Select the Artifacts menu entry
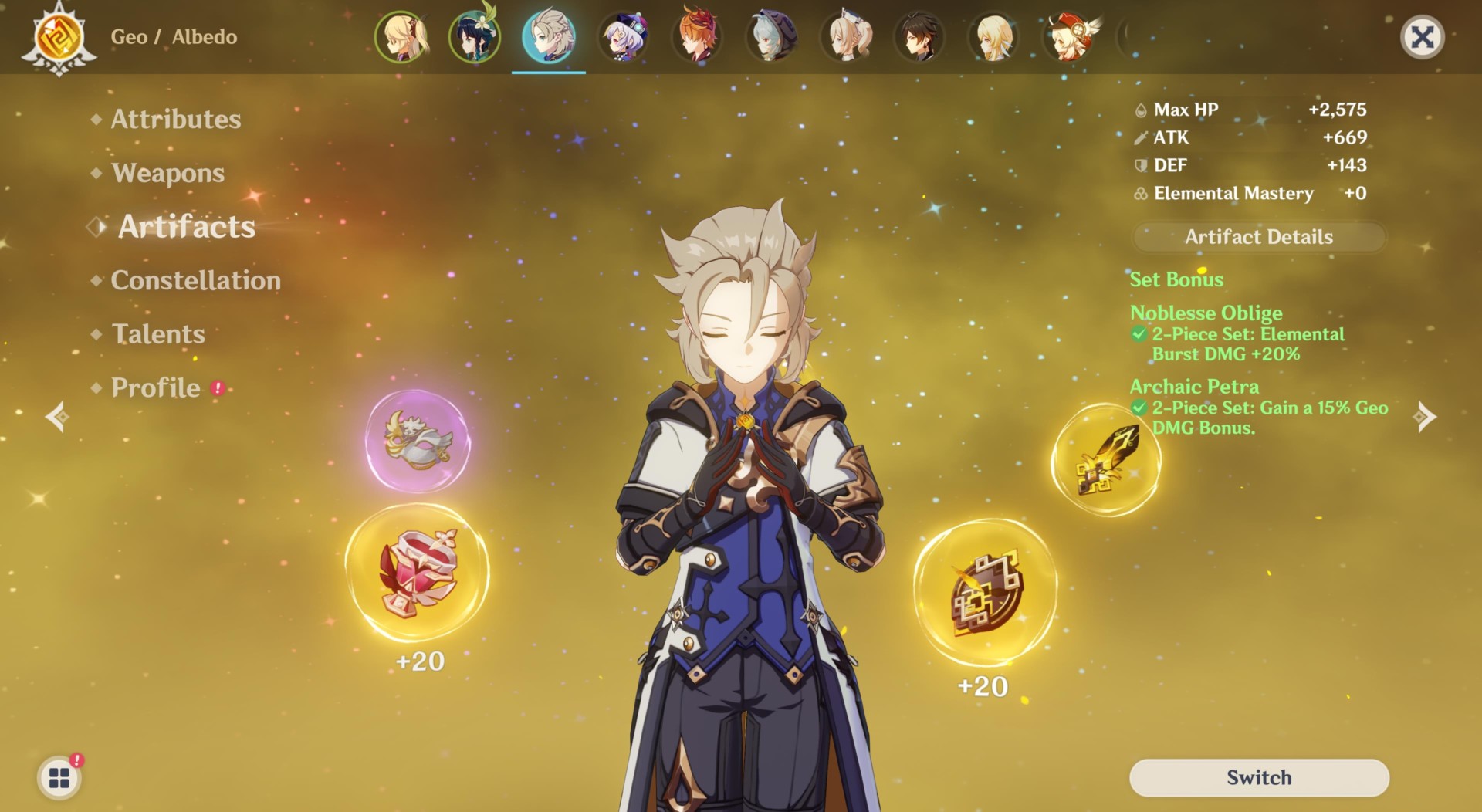 tap(186, 227)
